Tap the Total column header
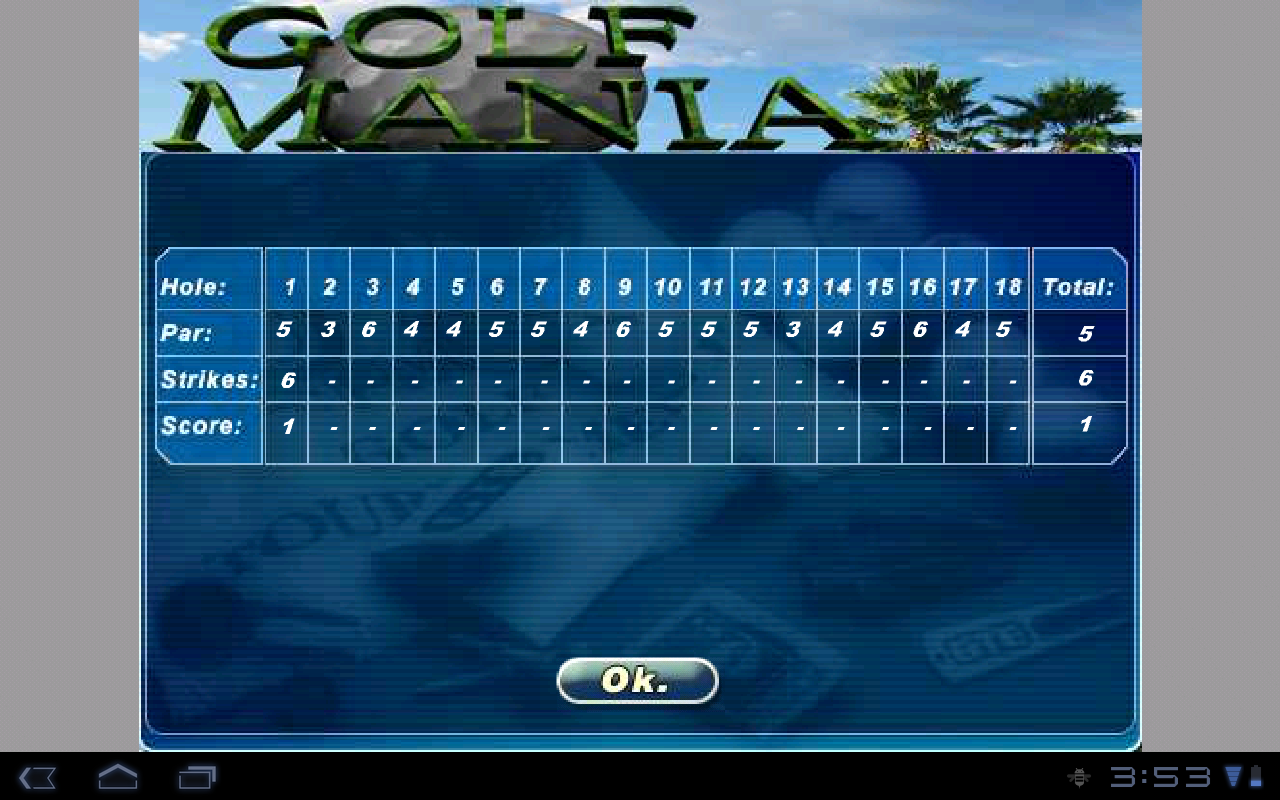 click(x=1078, y=286)
